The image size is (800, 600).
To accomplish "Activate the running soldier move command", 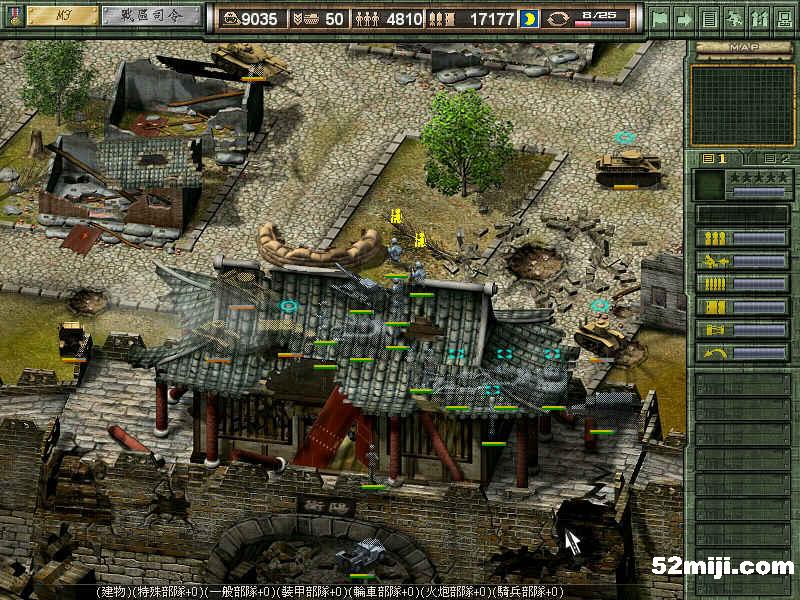I will (715, 261).
